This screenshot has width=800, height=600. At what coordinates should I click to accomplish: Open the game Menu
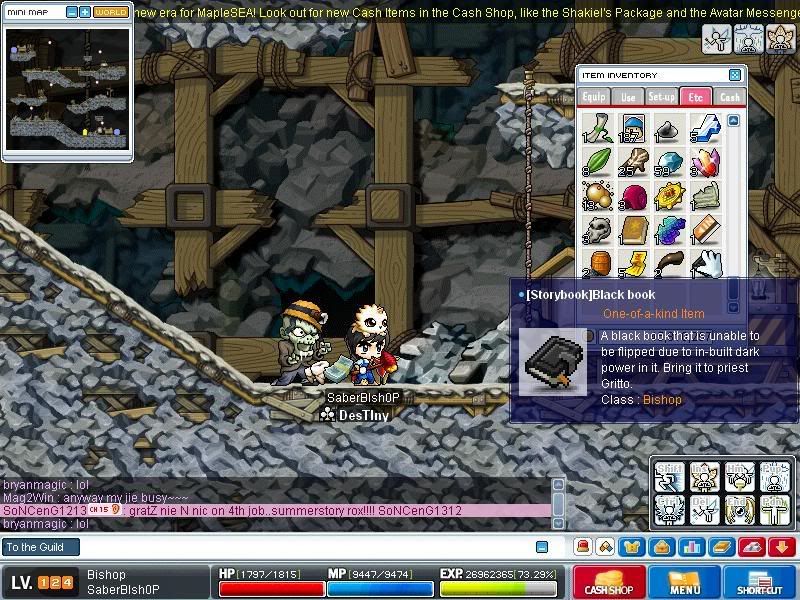point(684,583)
